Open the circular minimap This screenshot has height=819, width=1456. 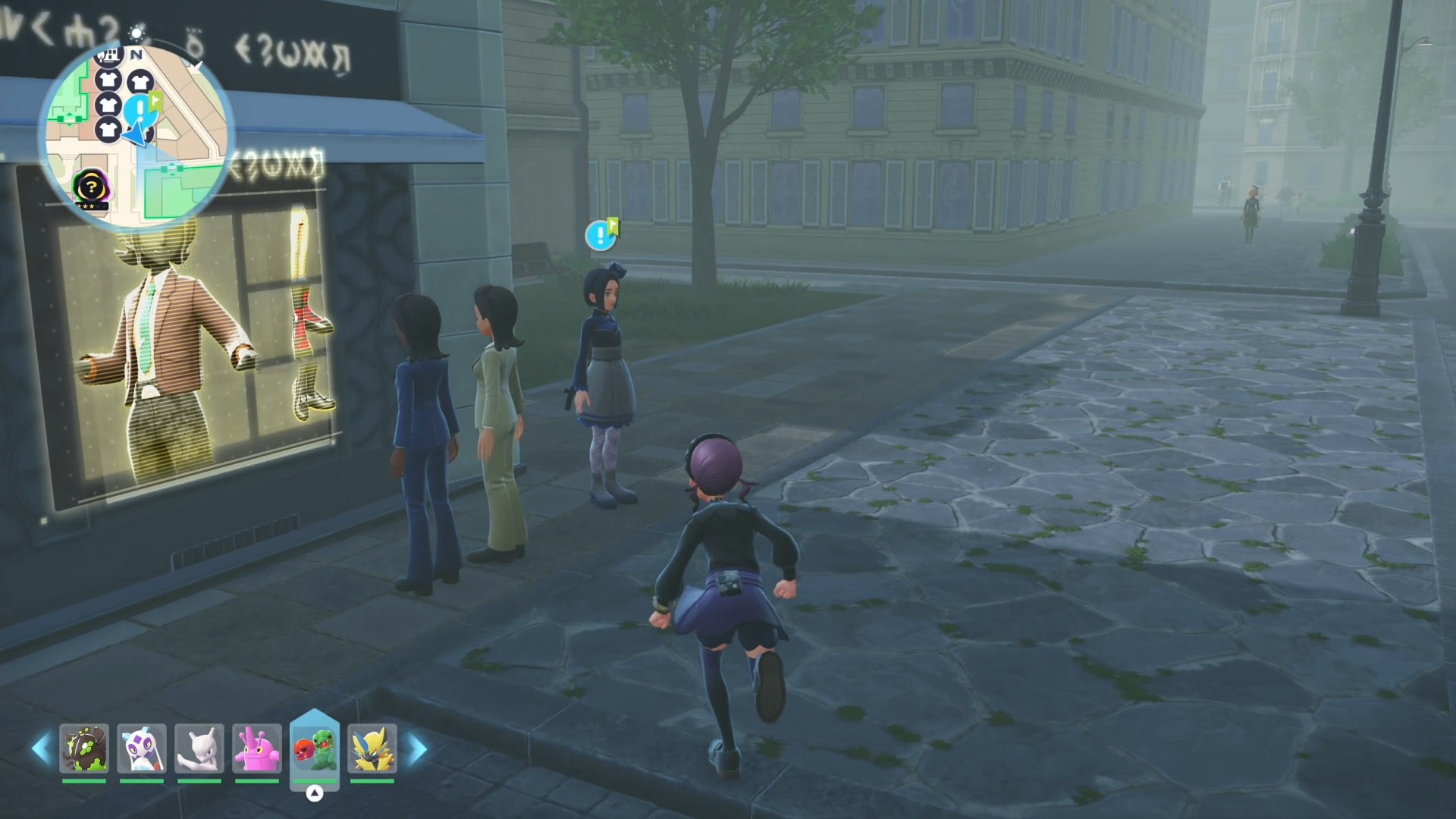(136, 136)
